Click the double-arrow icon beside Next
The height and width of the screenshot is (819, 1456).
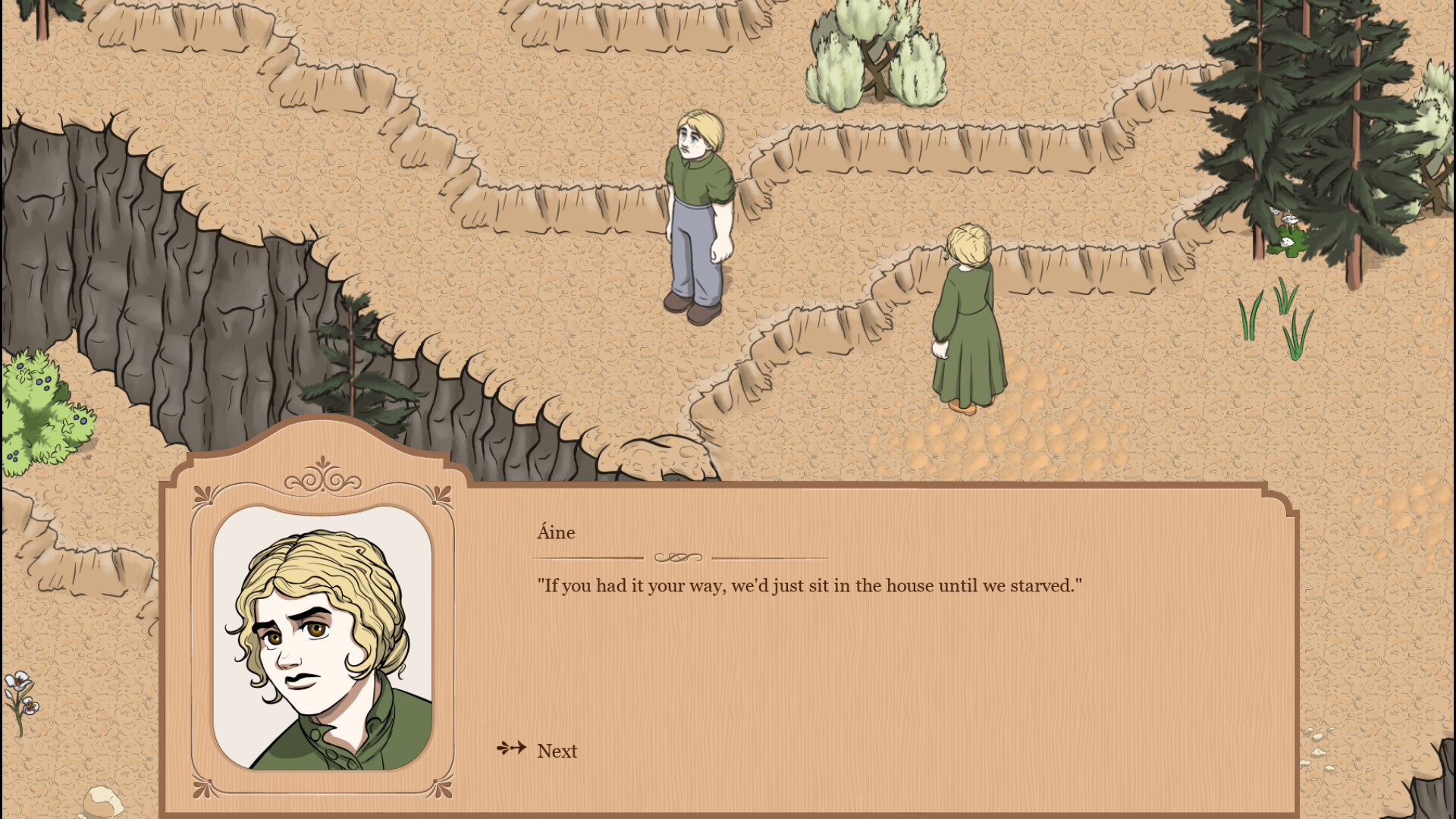point(511,749)
